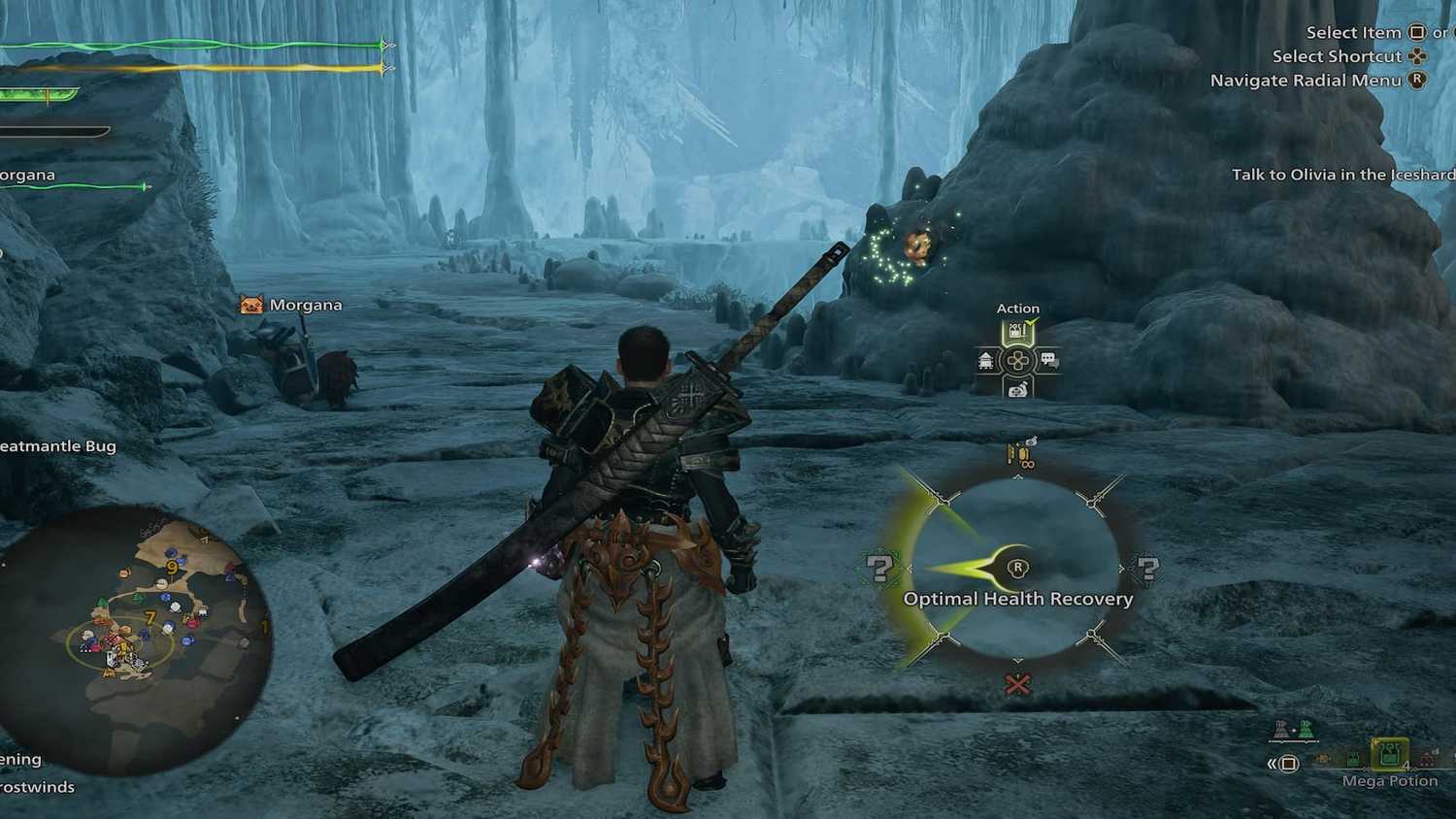The height and width of the screenshot is (819, 1456).
Task: Click the R button at radial menu center
Action: [1018, 568]
